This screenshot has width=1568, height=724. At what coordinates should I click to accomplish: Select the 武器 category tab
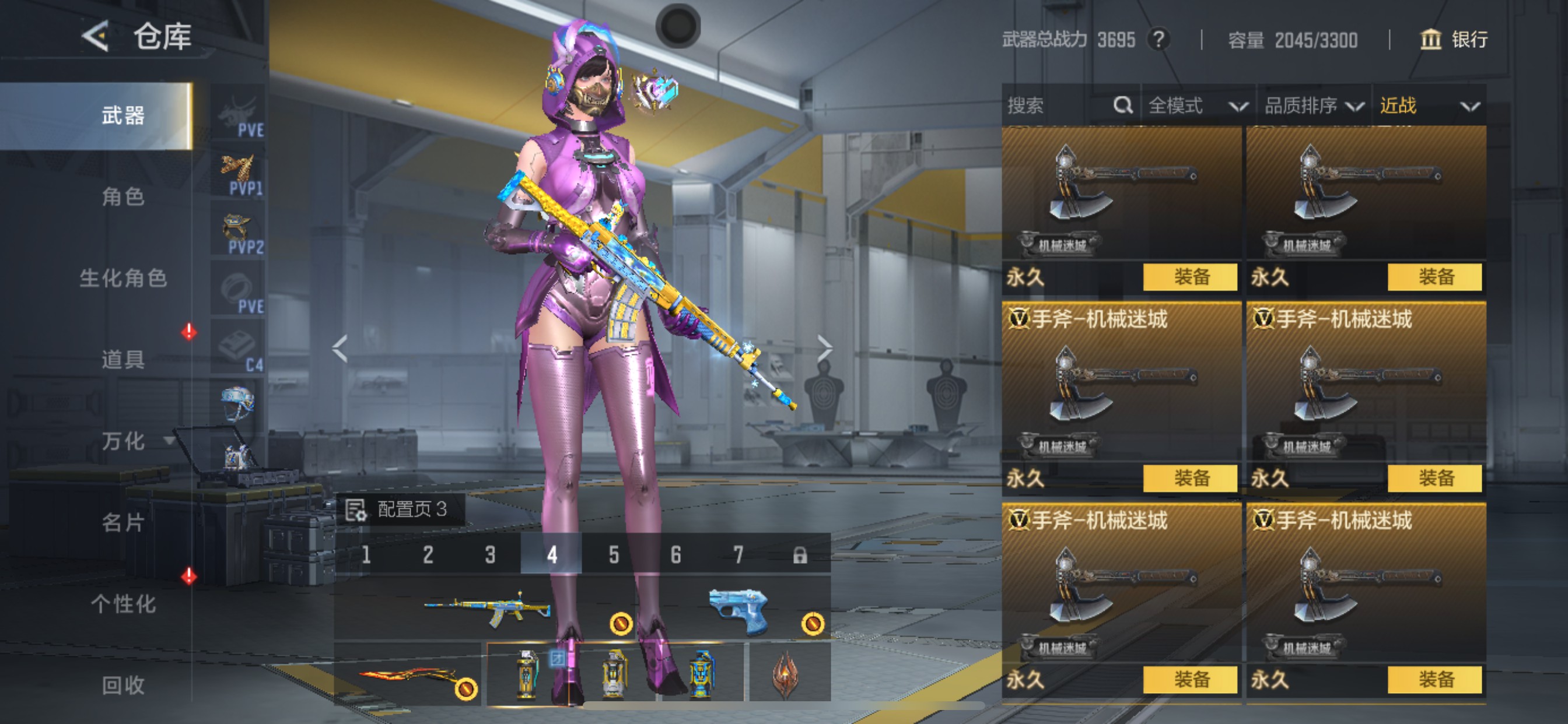coord(123,115)
